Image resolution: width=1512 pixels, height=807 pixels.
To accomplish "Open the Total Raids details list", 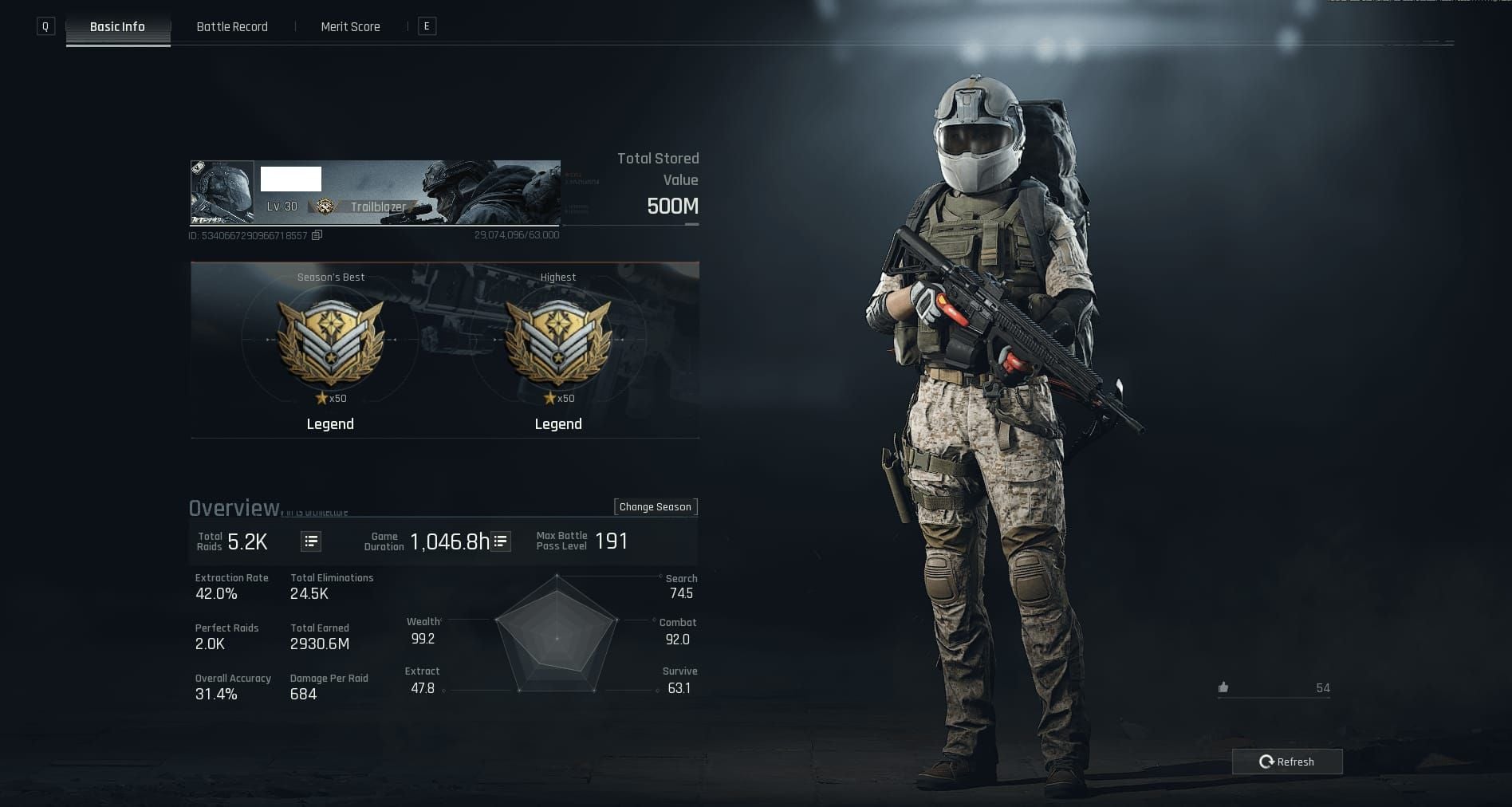I will (x=311, y=541).
